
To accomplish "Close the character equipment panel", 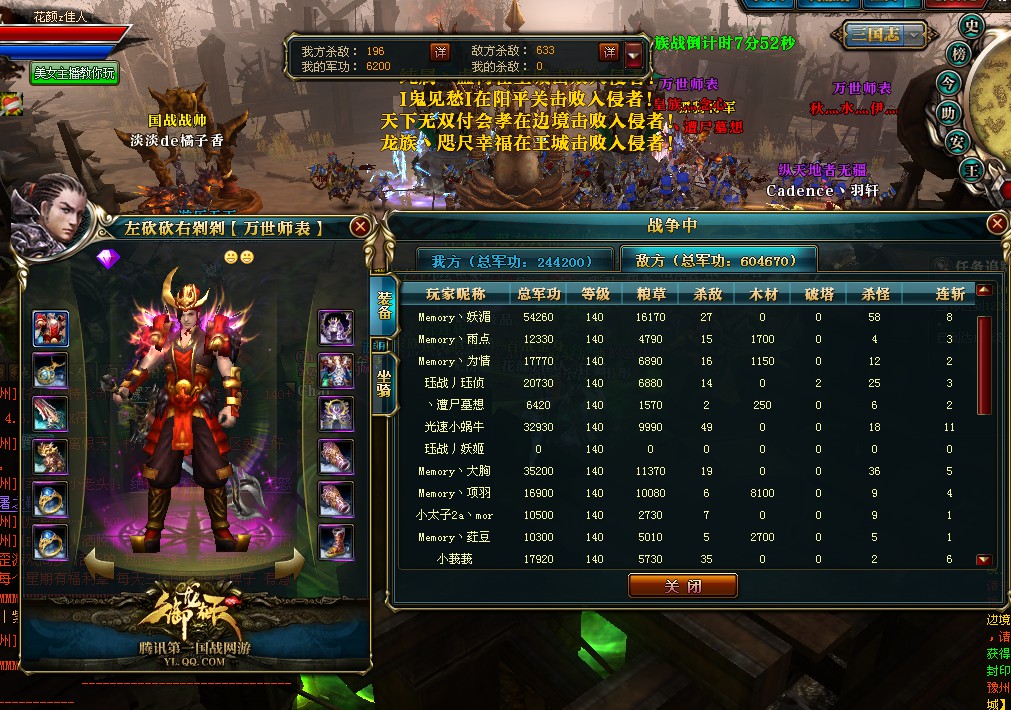I will pyautogui.click(x=360, y=227).
